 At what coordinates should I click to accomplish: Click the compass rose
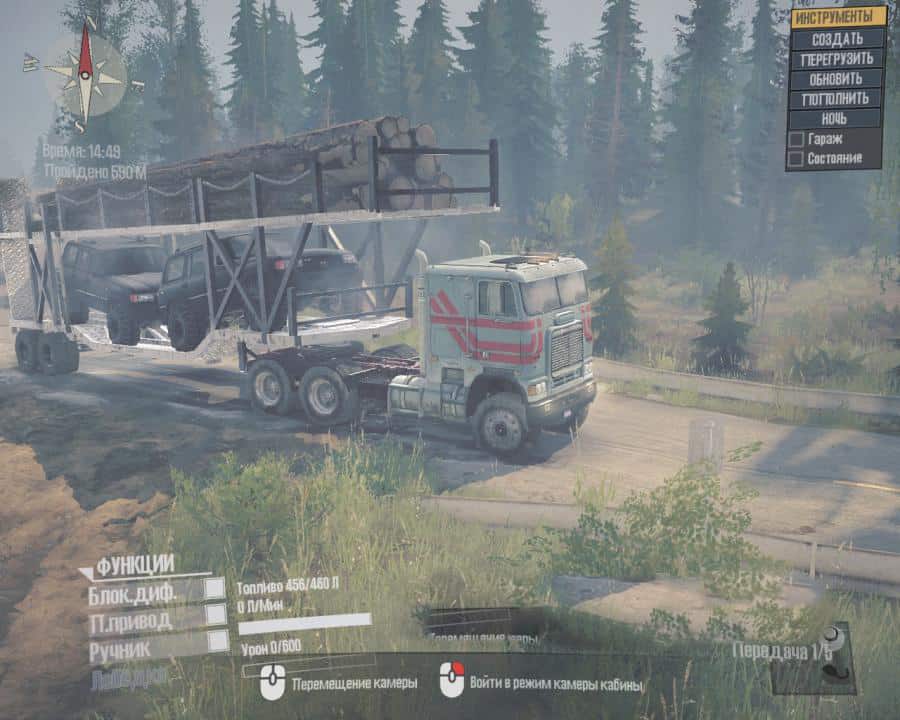click(86, 73)
